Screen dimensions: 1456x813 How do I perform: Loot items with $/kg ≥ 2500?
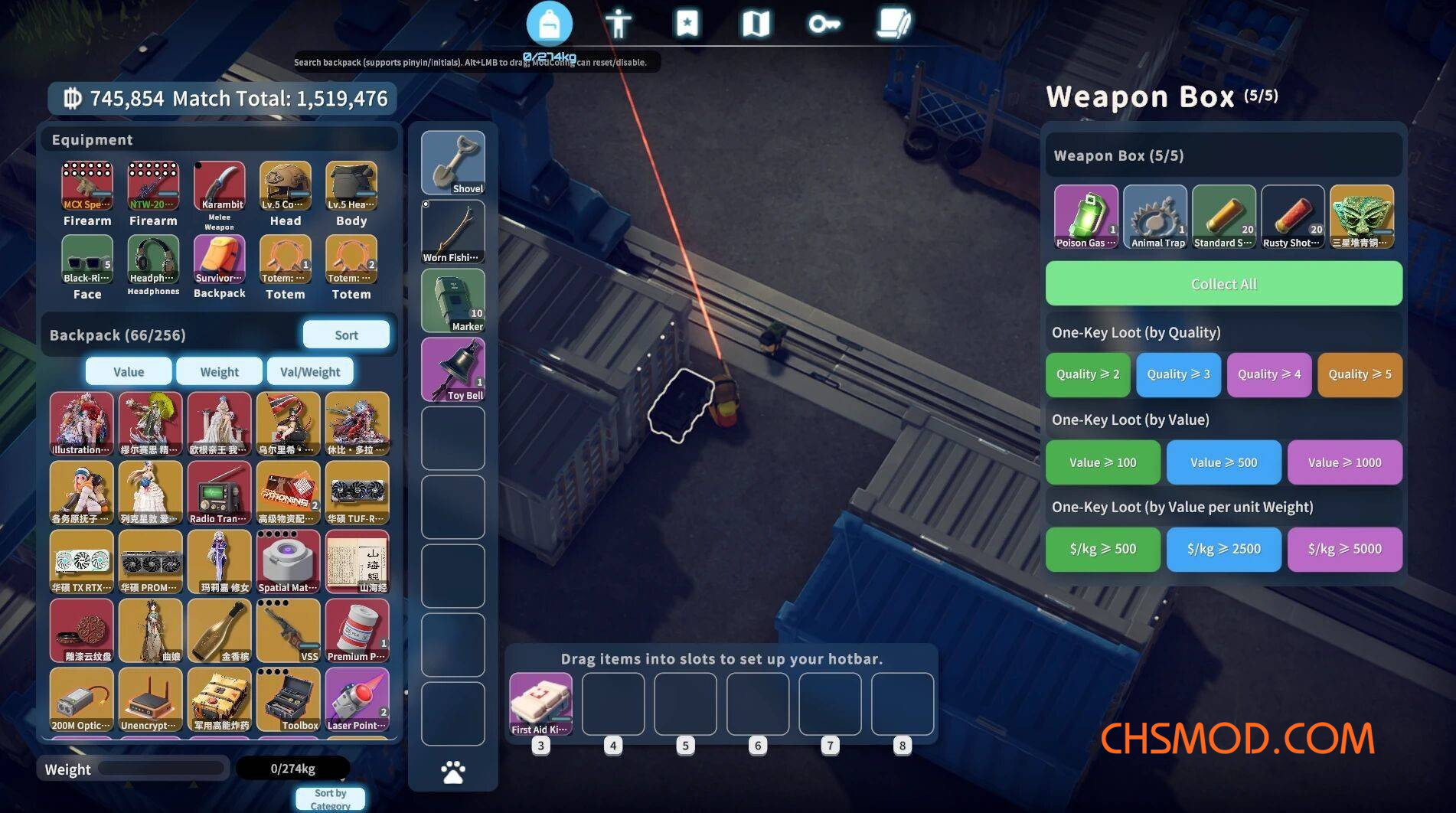(x=1223, y=549)
